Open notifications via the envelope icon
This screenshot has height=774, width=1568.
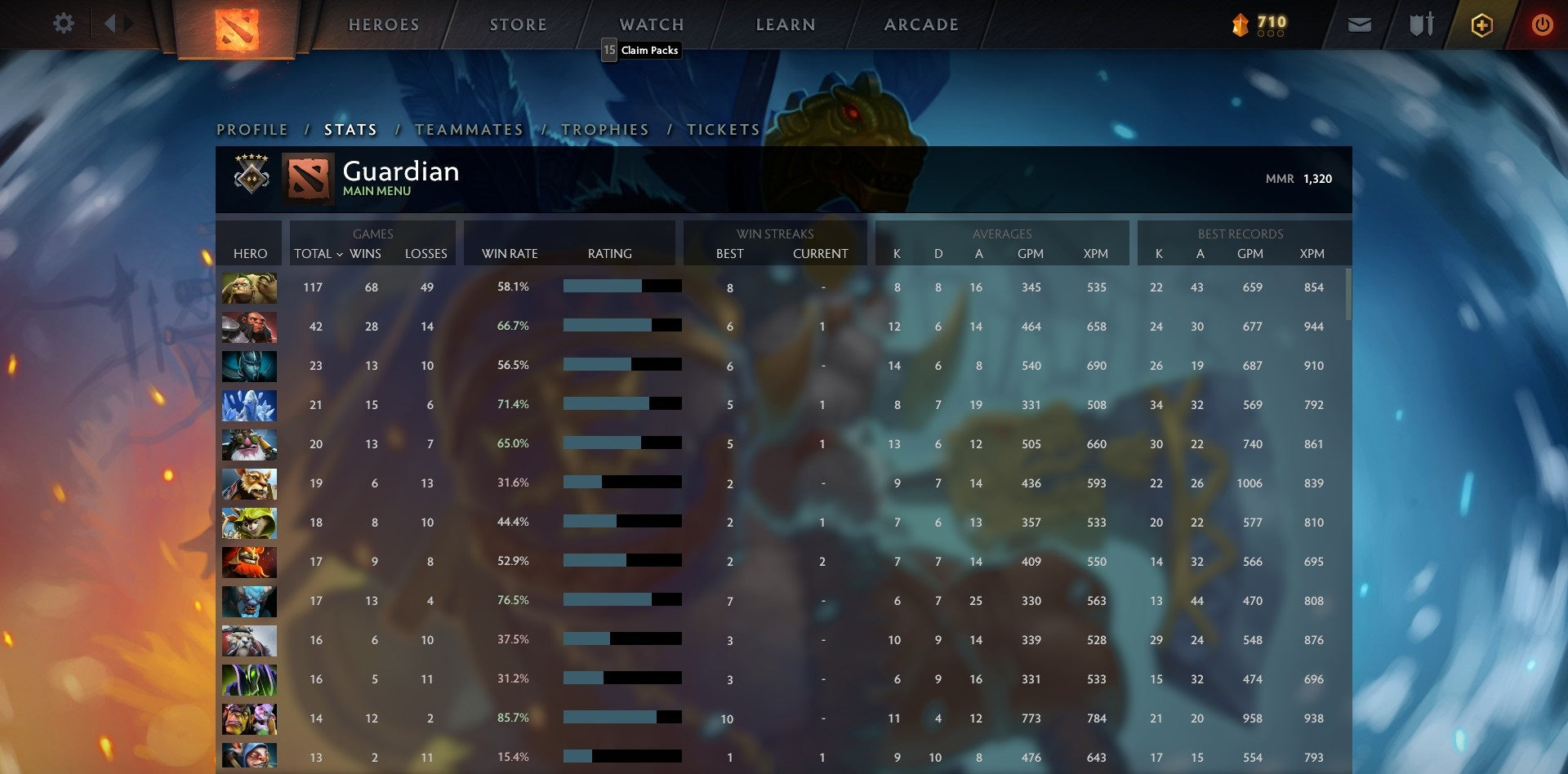pos(1360,24)
